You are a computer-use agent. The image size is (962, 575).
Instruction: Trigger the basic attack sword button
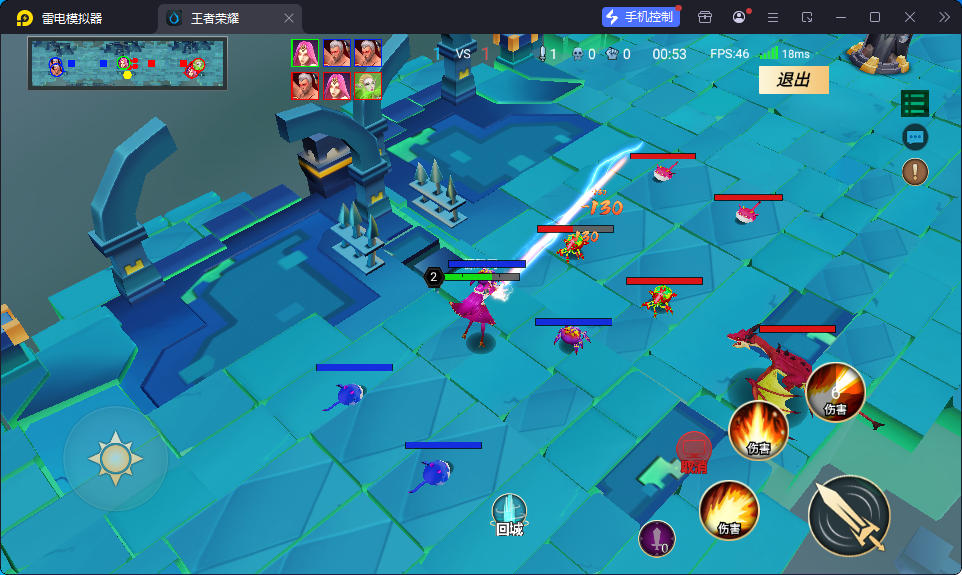point(848,515)
